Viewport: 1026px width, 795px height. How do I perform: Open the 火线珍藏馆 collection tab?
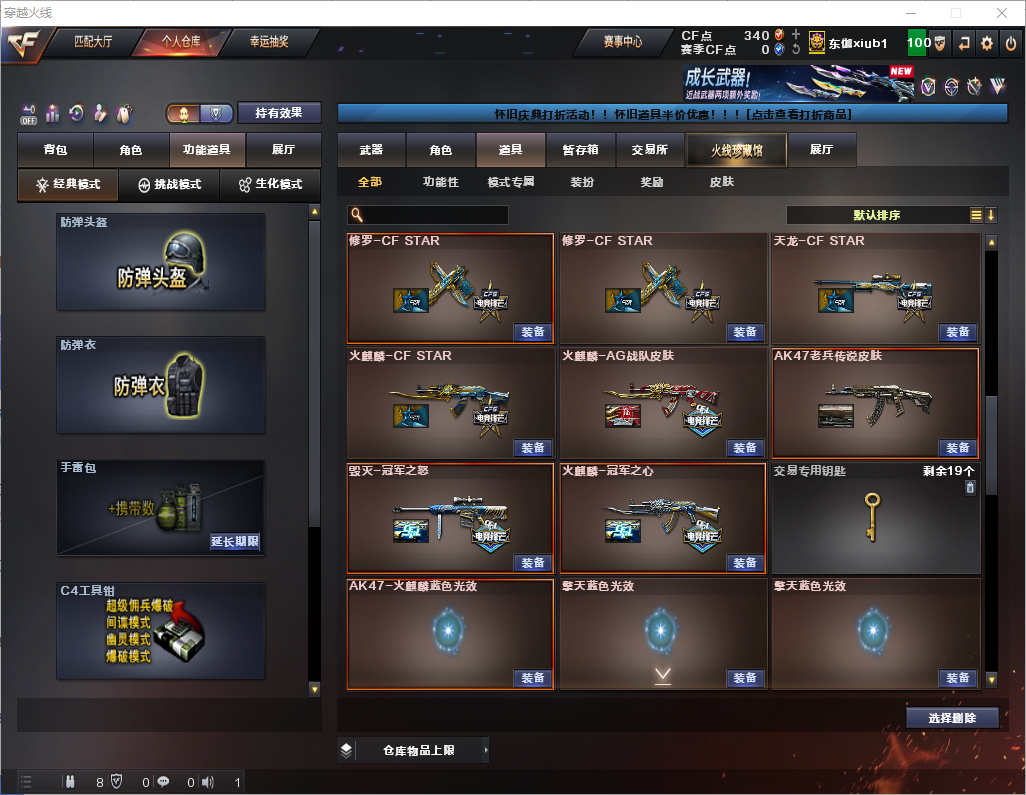pos(736,150)
